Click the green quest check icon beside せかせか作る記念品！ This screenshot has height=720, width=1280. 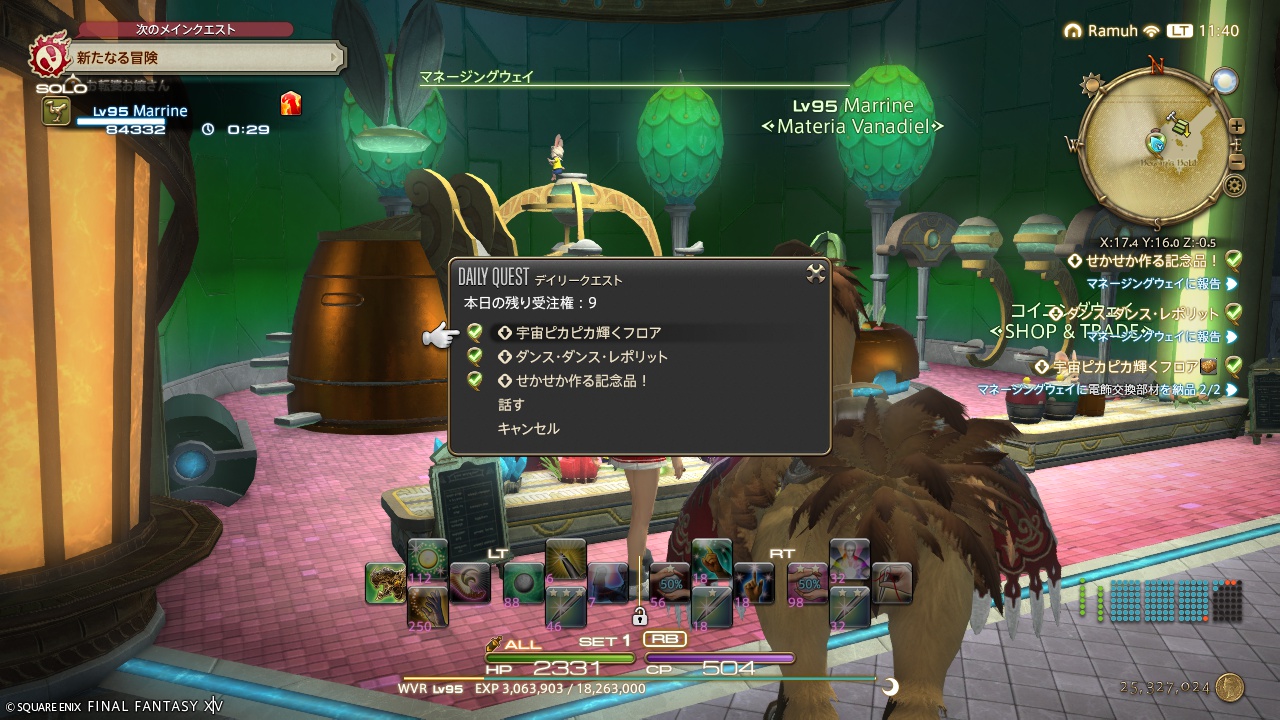(1233, 261)
